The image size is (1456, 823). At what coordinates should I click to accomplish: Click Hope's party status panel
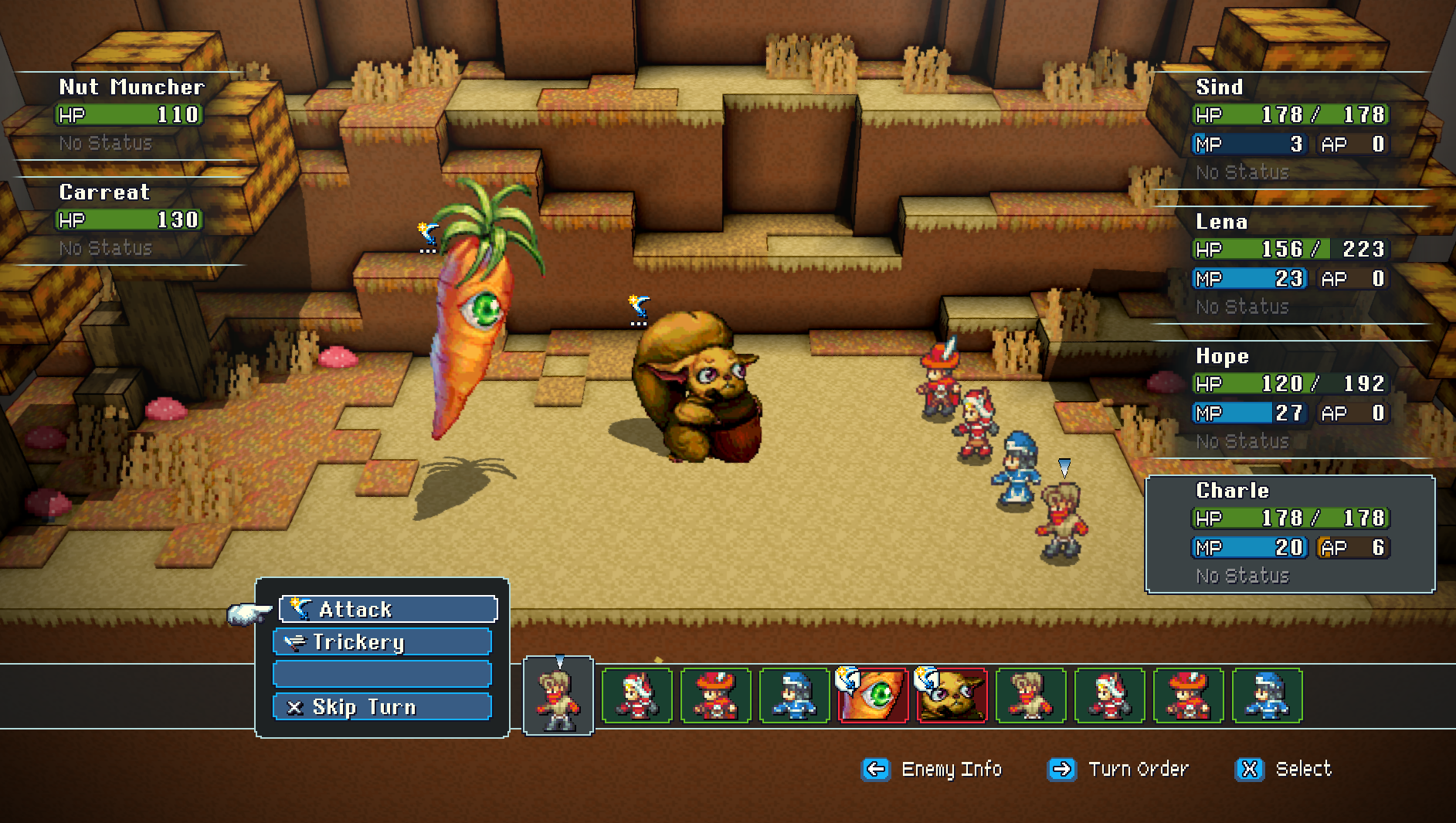1290,399
